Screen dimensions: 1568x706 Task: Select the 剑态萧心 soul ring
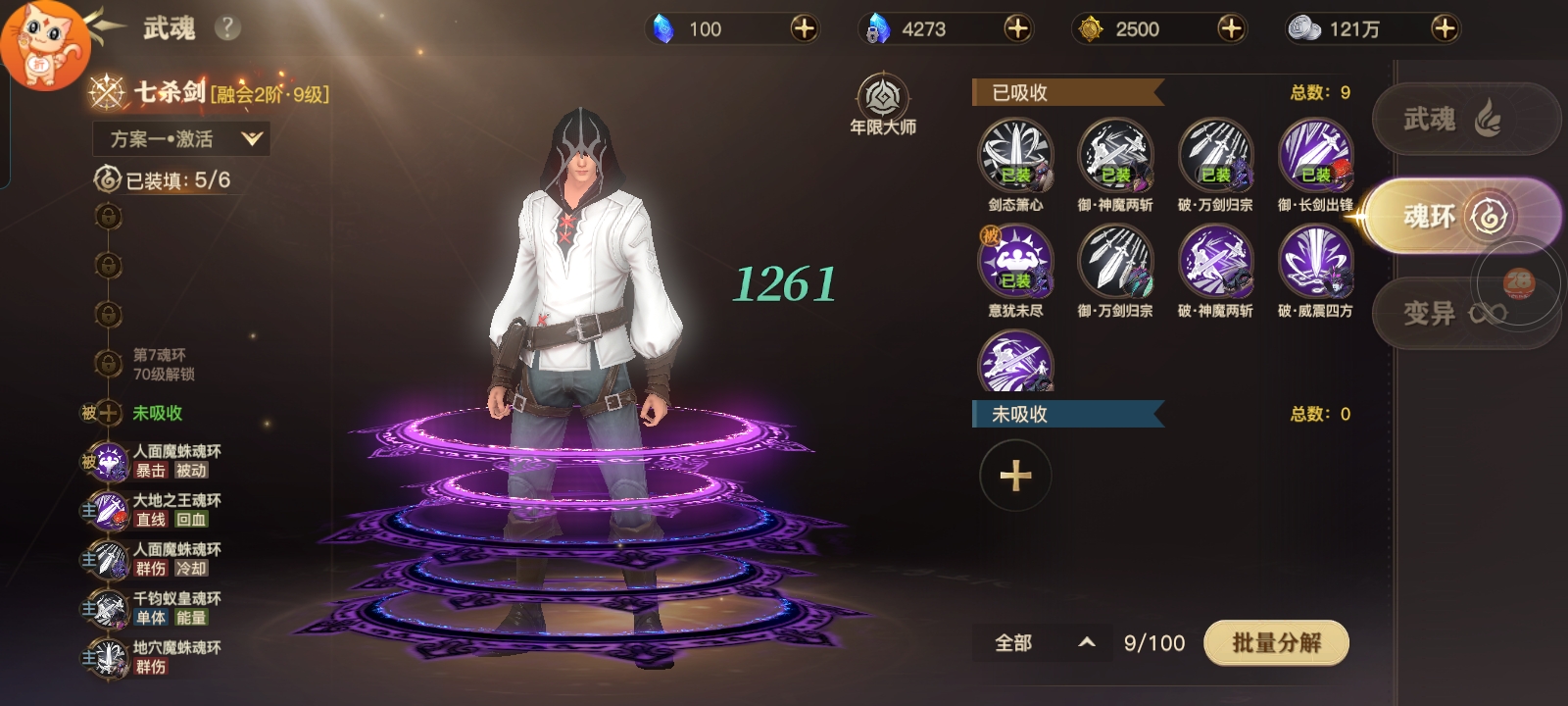click(x=1015, y=156)
